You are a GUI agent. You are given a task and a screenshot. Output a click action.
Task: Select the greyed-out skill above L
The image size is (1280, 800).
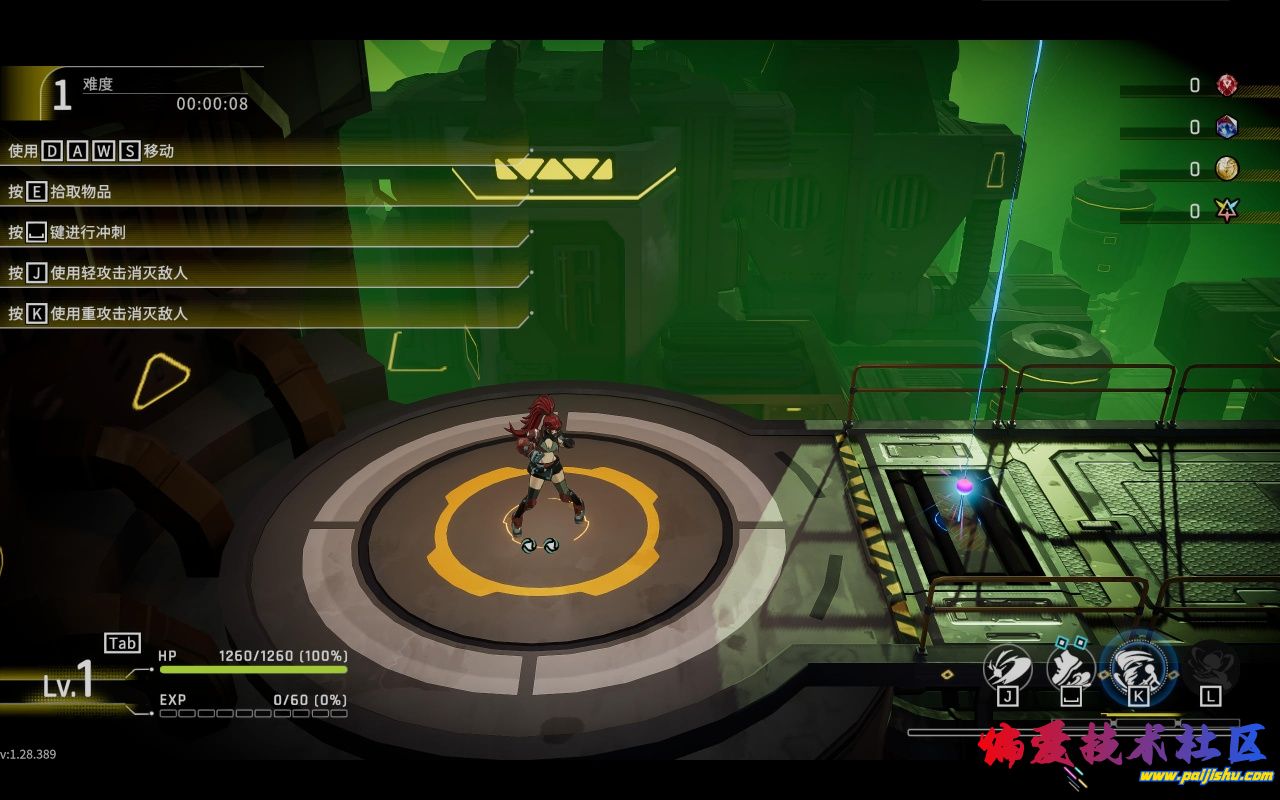pos(1212,665)
